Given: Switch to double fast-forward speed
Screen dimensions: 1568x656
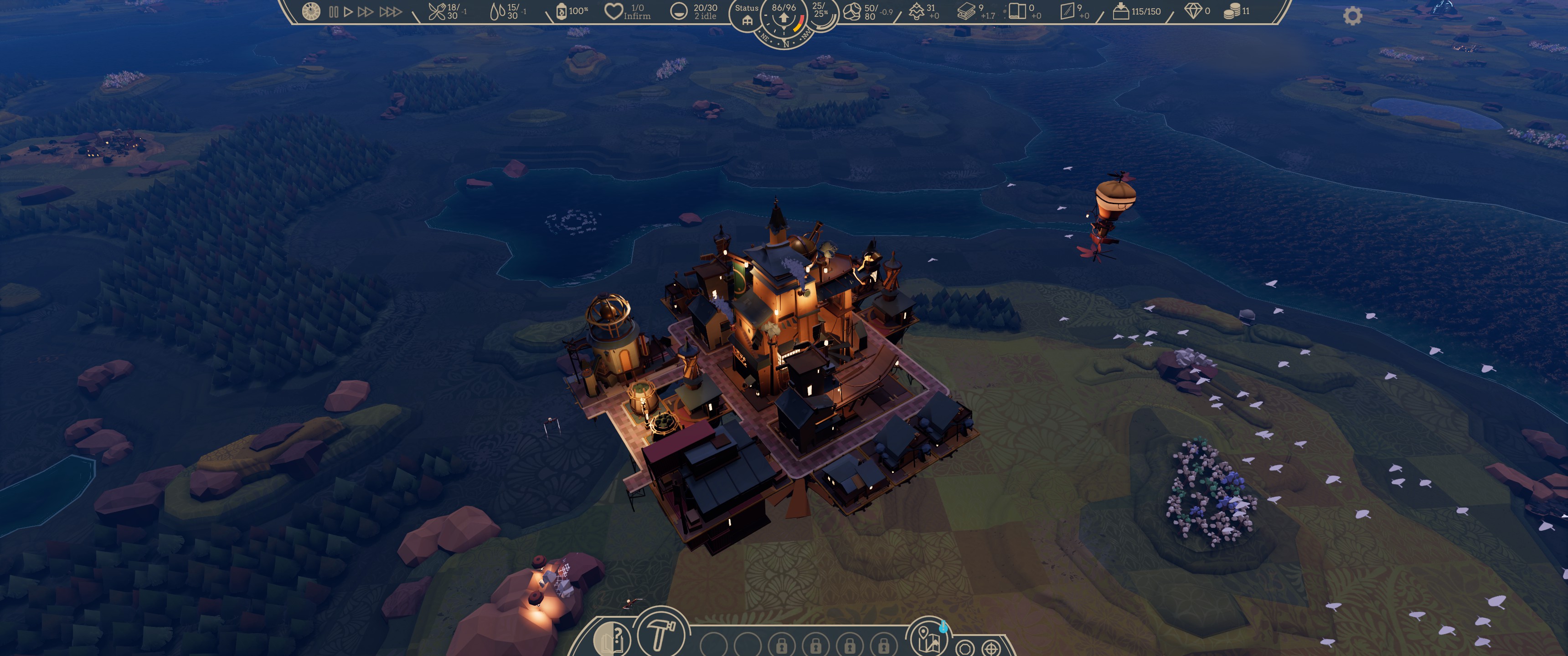Looking at the screenshot, I should [365, 11].
